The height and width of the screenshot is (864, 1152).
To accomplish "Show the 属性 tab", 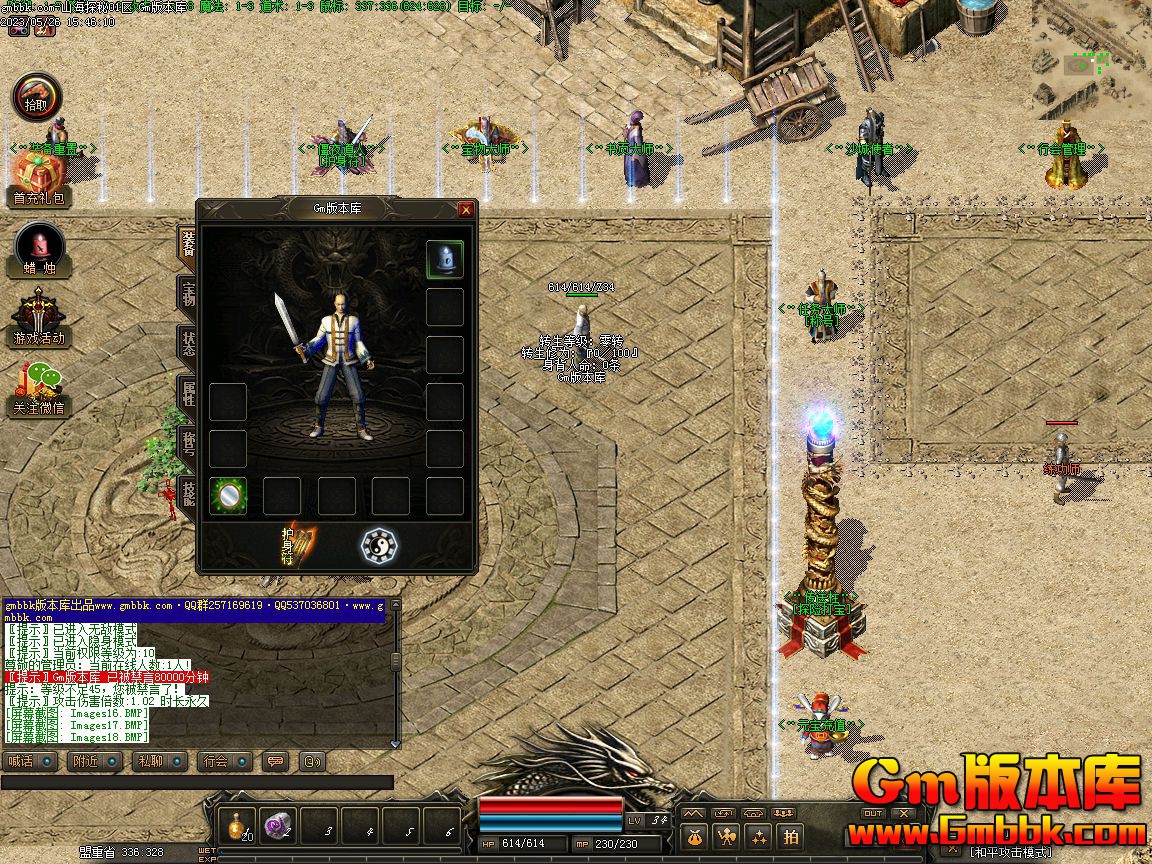I will 187,392.
